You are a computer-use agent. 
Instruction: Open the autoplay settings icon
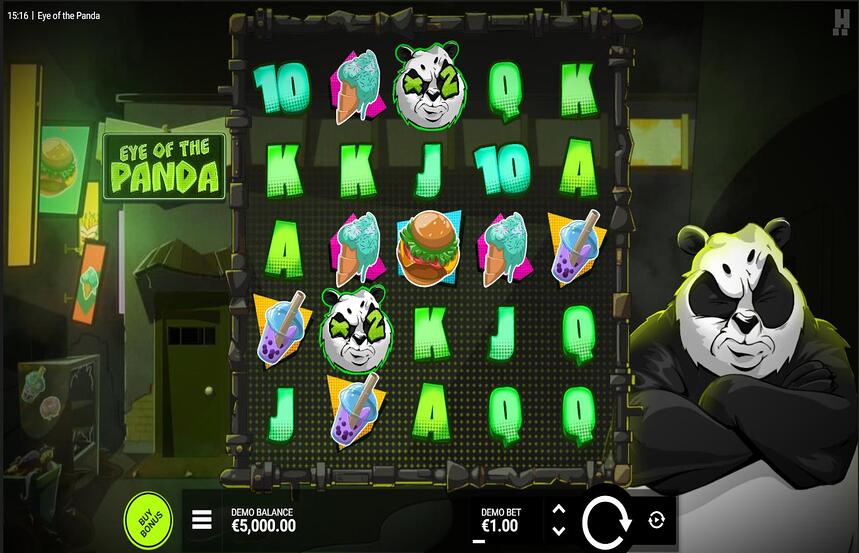[x=656, y=520]
